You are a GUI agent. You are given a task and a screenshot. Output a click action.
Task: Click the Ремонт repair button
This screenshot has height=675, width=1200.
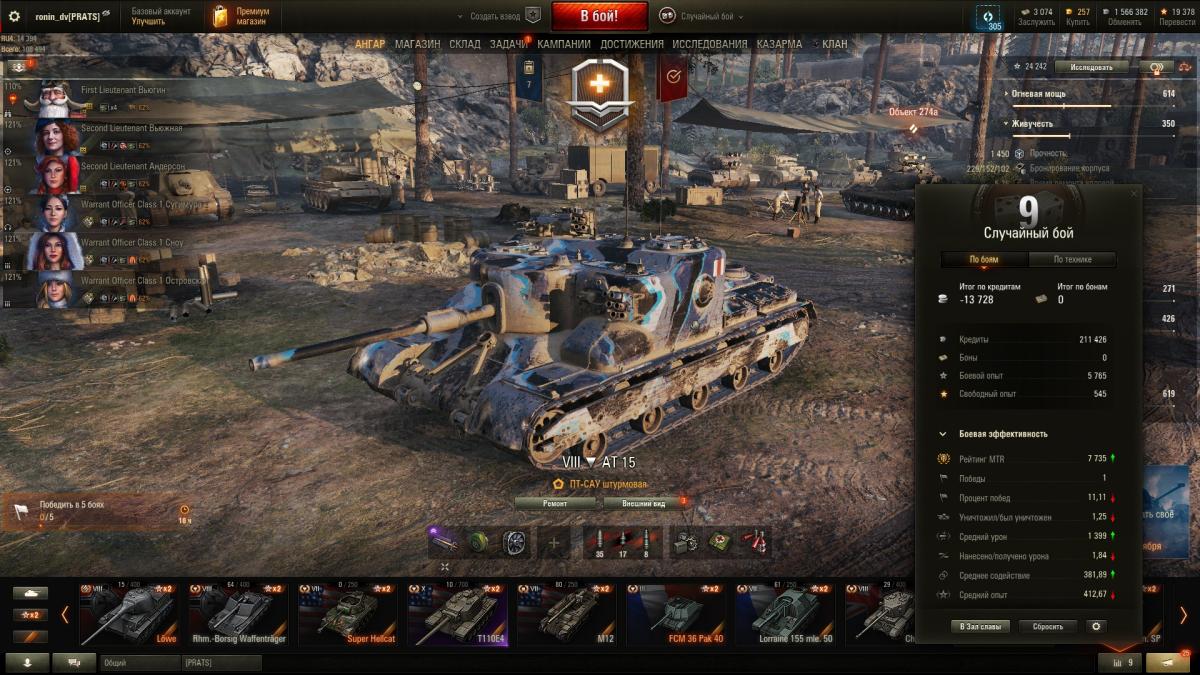pos(555,503)
